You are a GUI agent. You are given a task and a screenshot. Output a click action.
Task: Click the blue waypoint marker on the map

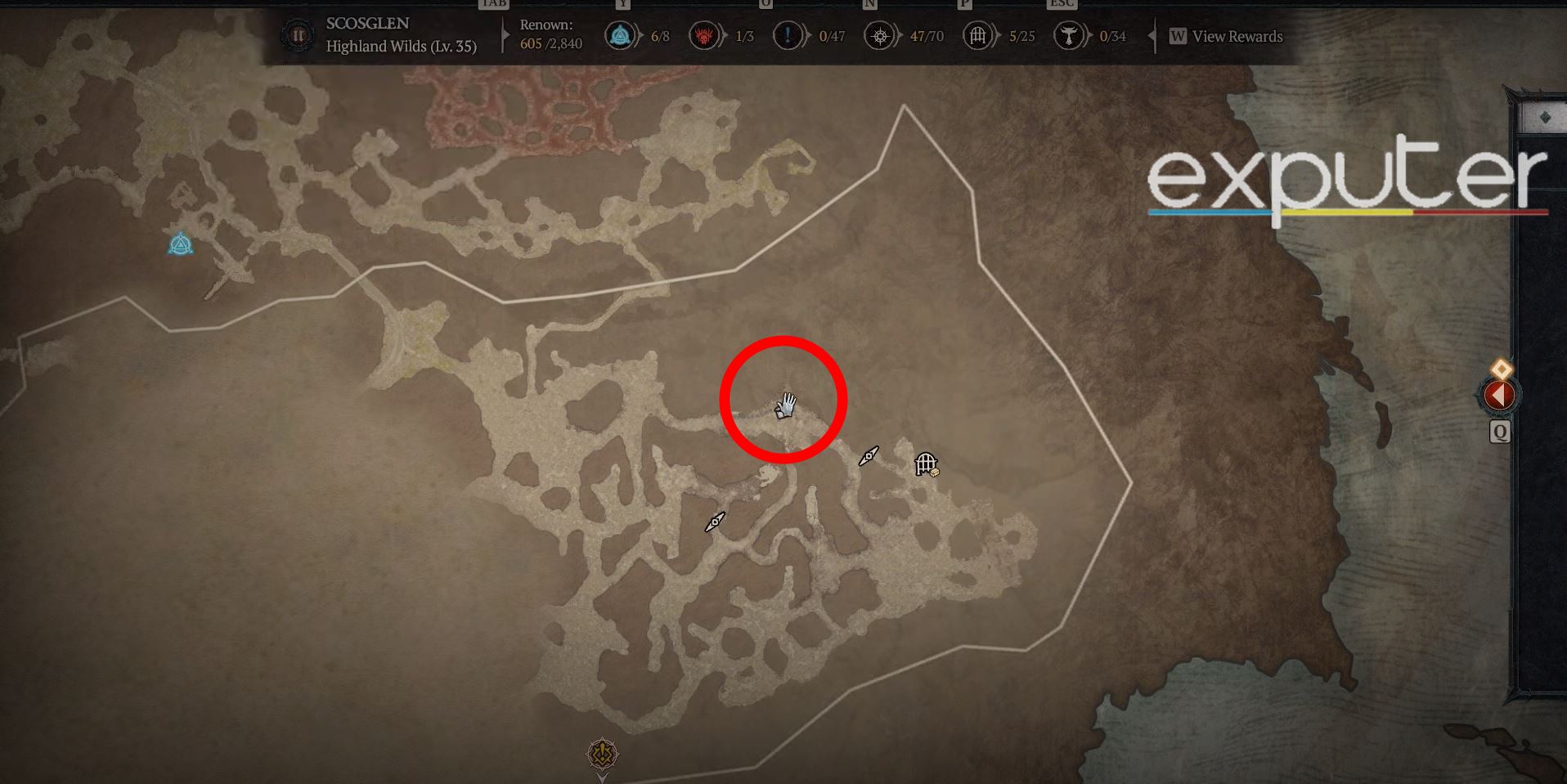(x=180, y=244)
